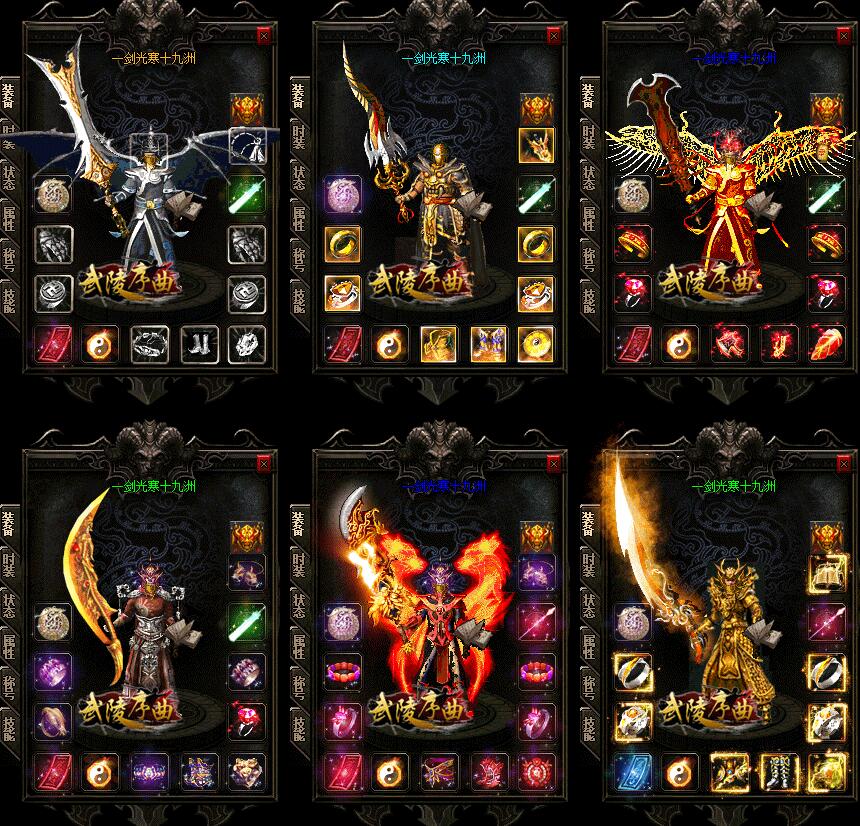Select yin-yang orb on the bat-winged character panel

pyautogui.click(x=101, y=344)
